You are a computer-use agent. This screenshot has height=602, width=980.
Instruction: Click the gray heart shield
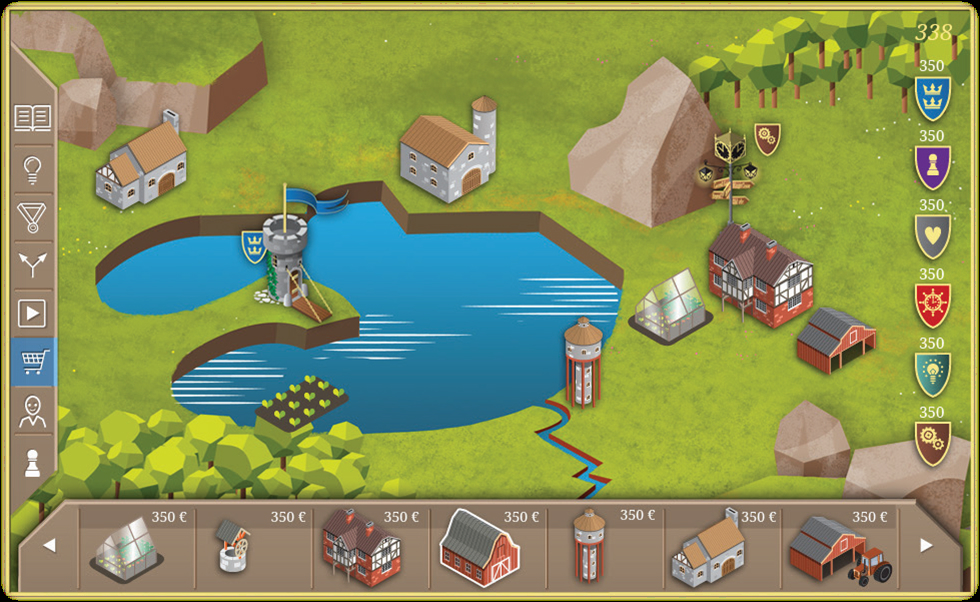932,236
